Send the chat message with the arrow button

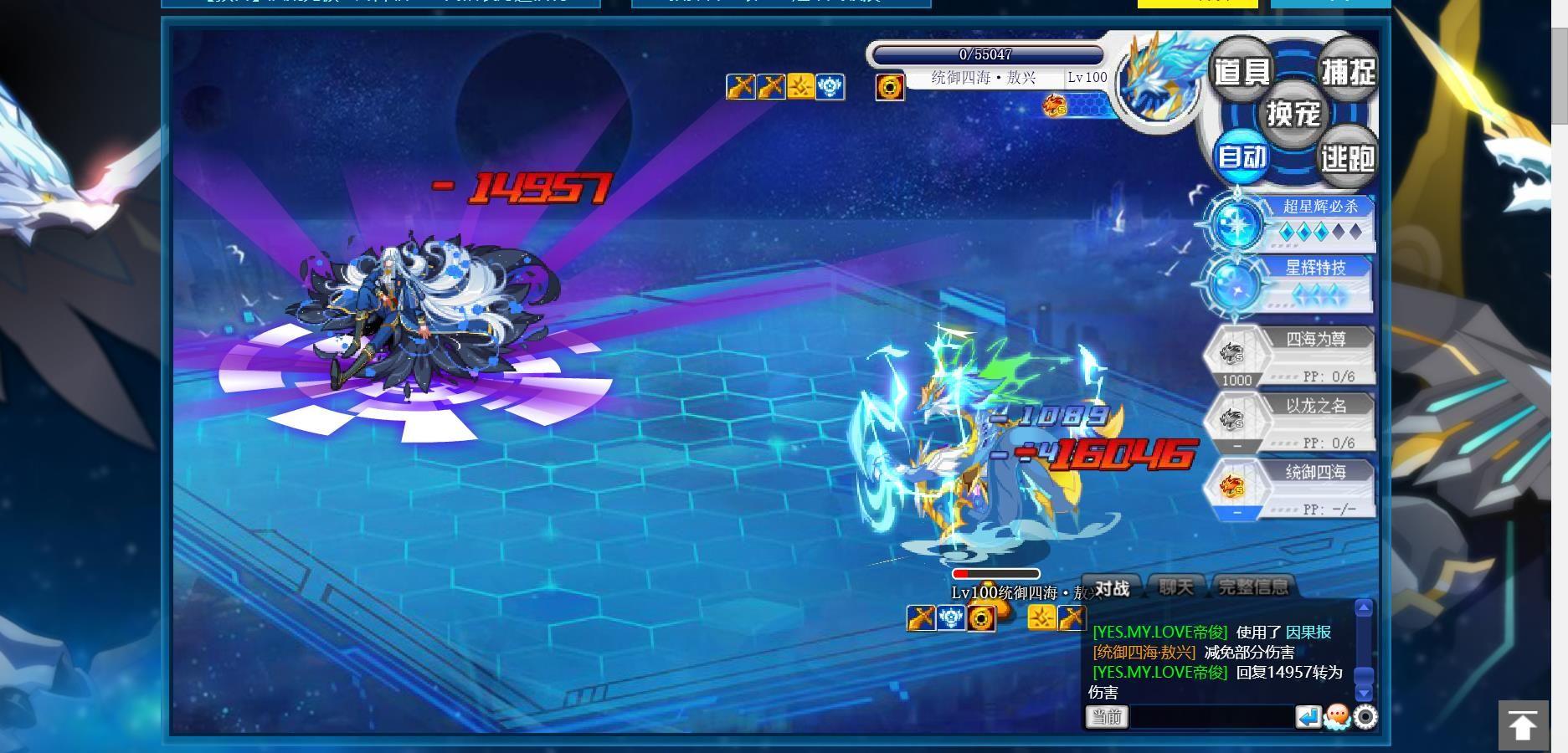[1308, 717]
